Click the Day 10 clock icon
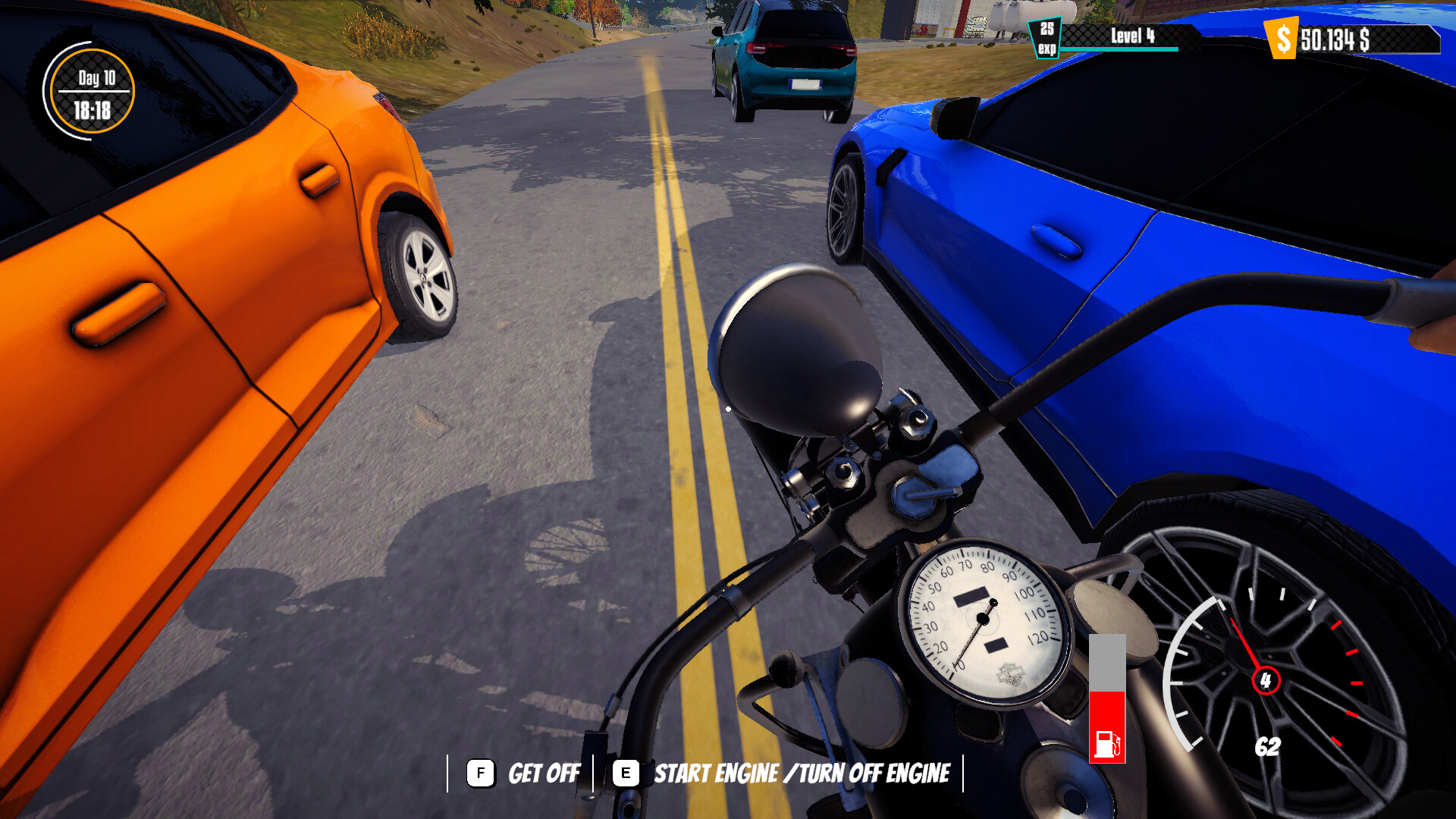 (89, 91)
